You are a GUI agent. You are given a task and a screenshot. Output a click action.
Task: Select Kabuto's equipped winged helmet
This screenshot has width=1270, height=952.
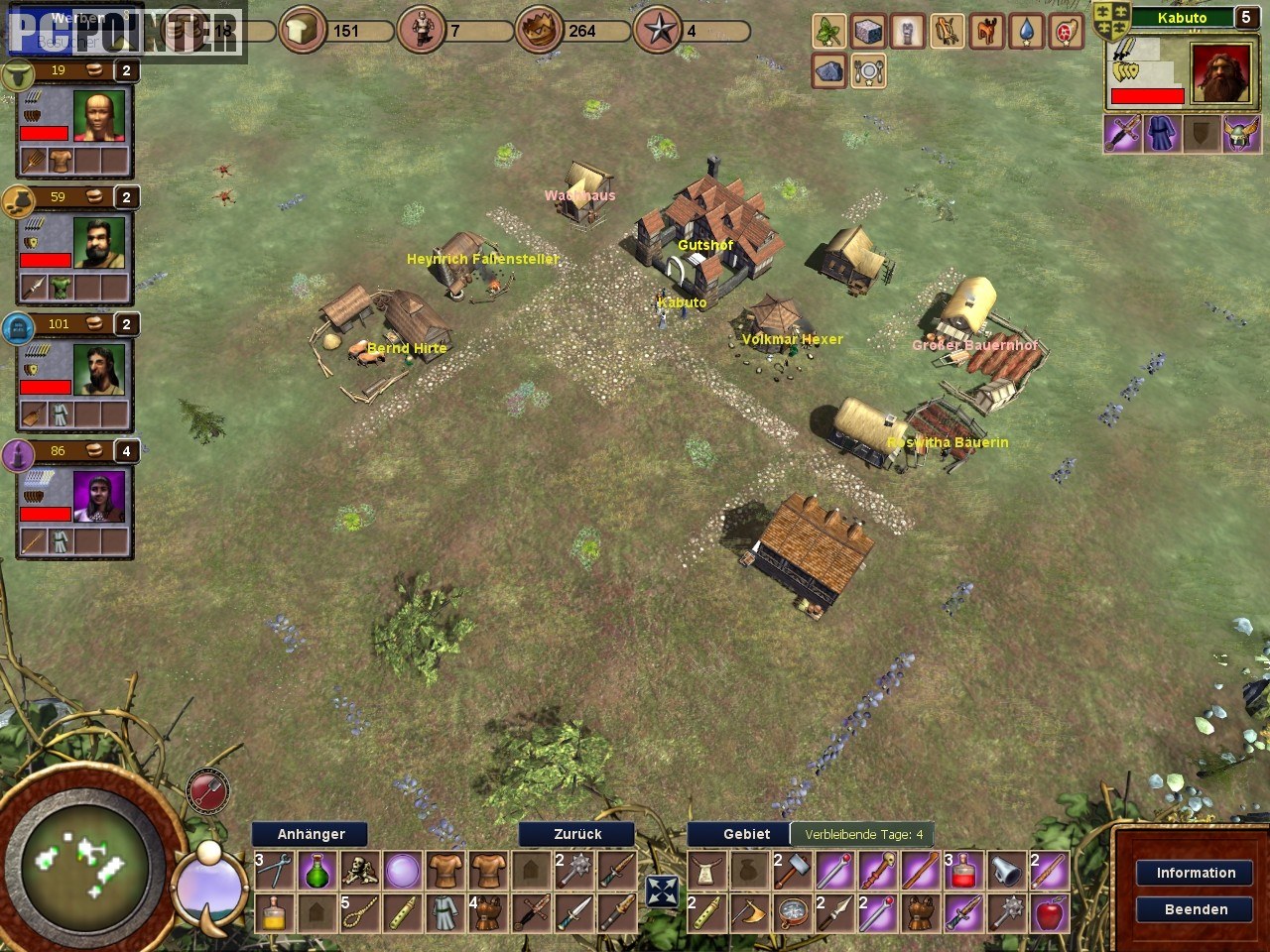coord(1240,134)
